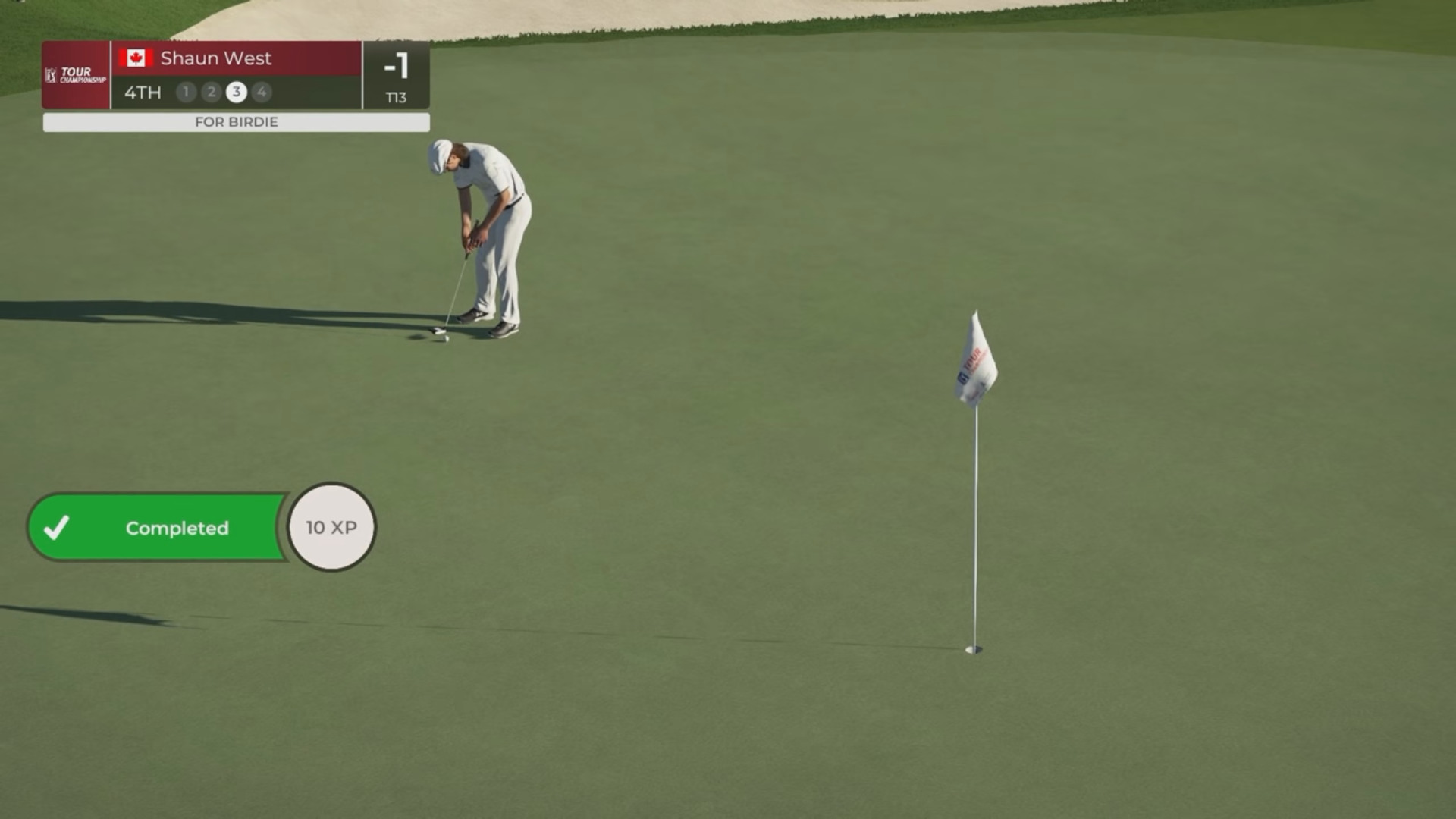Select the highlighted stroke 3 indicator
This screenshot has width=1456, height=819.
[237, 93]
